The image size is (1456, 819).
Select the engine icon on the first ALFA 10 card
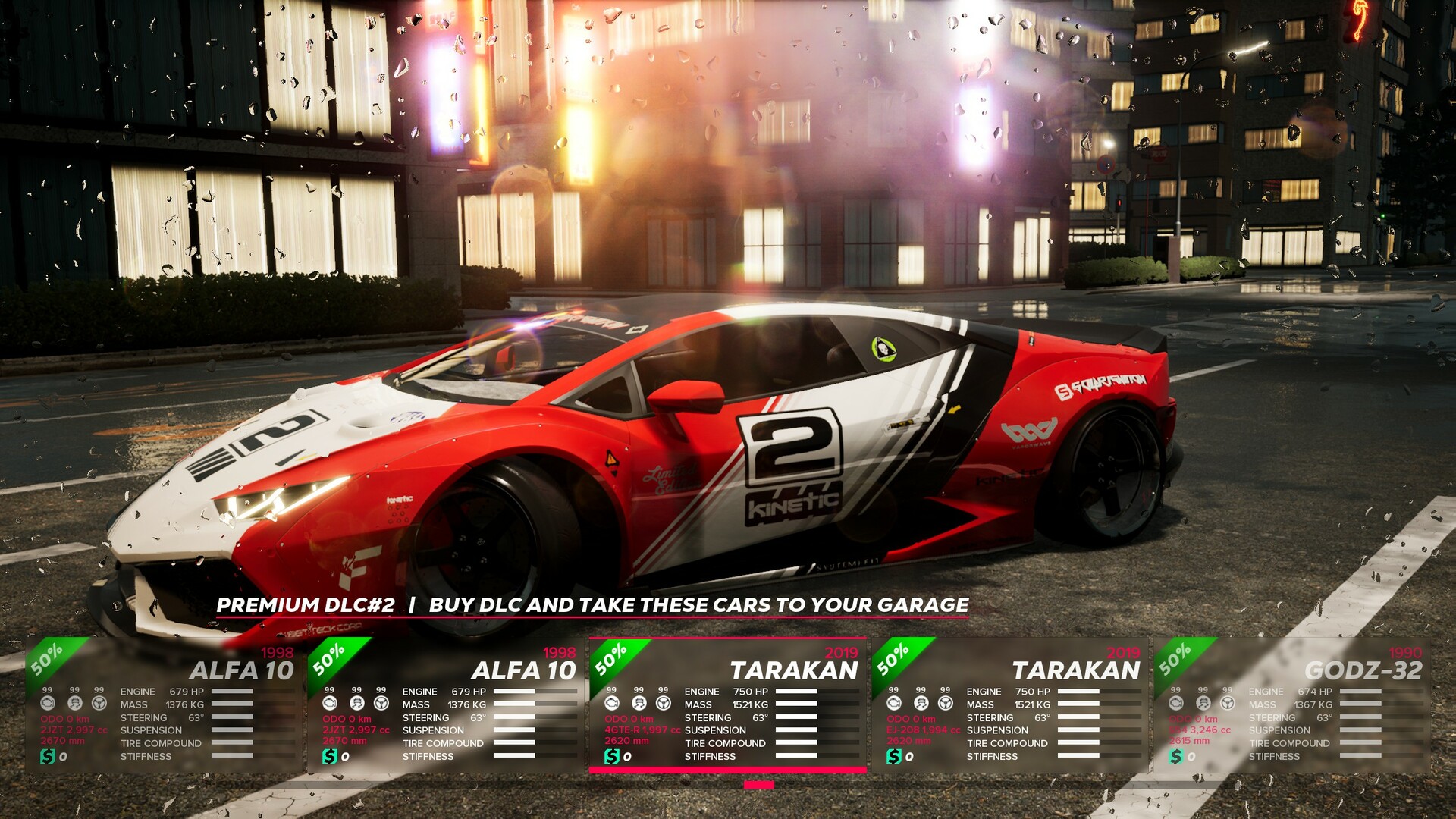tap(48, 704)
